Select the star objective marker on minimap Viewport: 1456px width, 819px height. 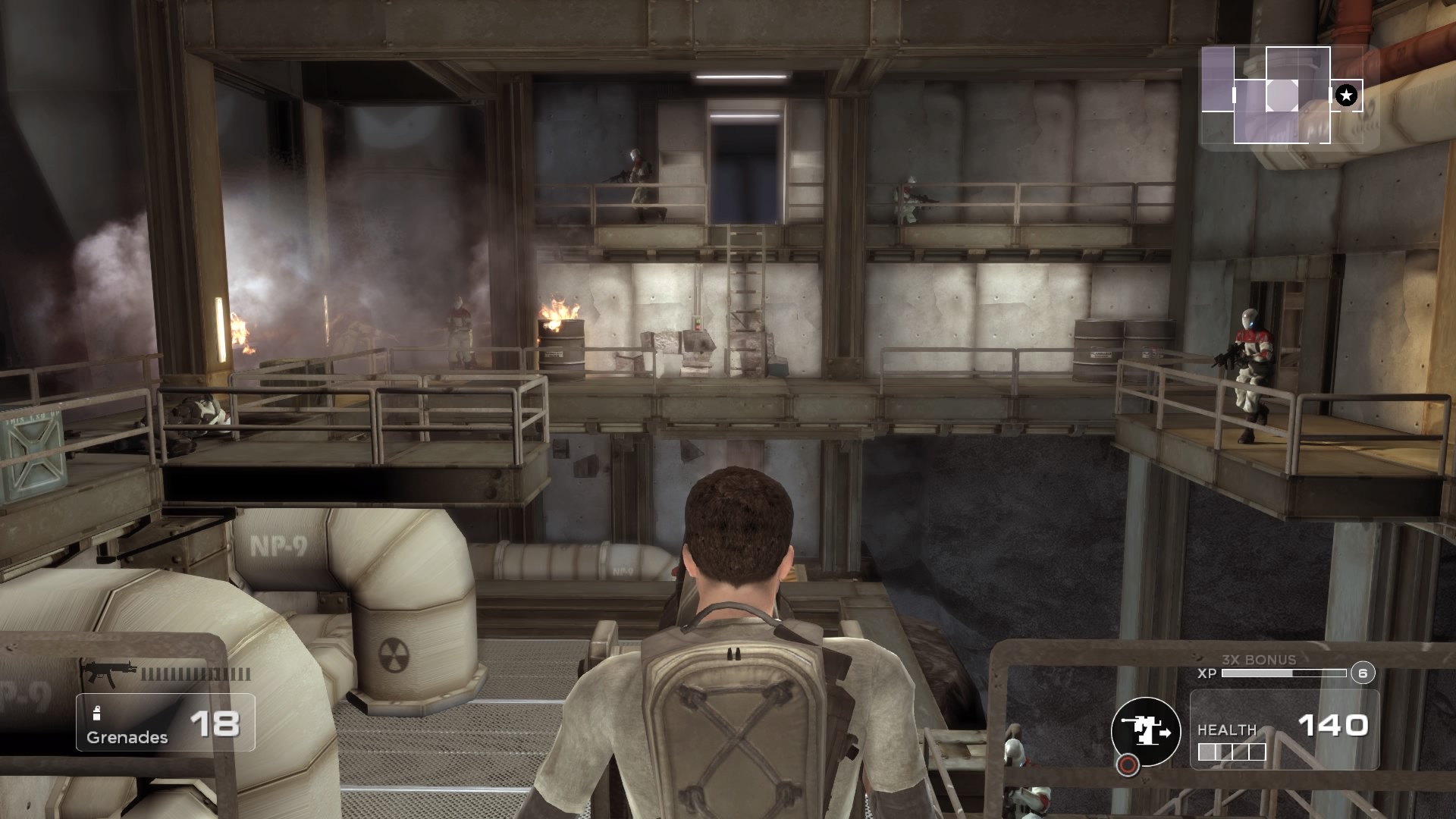tap(1346, 96)
